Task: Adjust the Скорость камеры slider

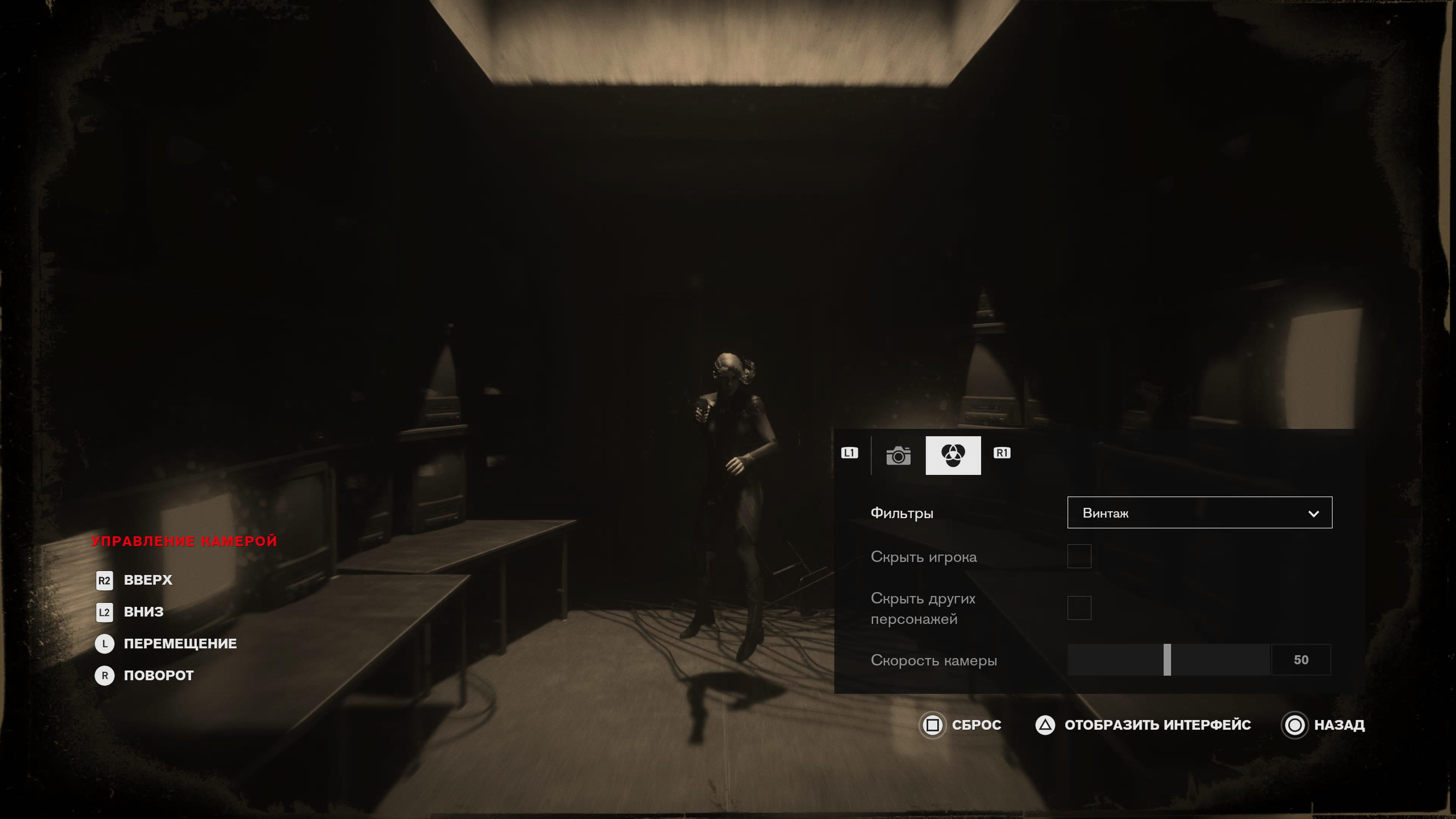Action: coord(1167,660)
